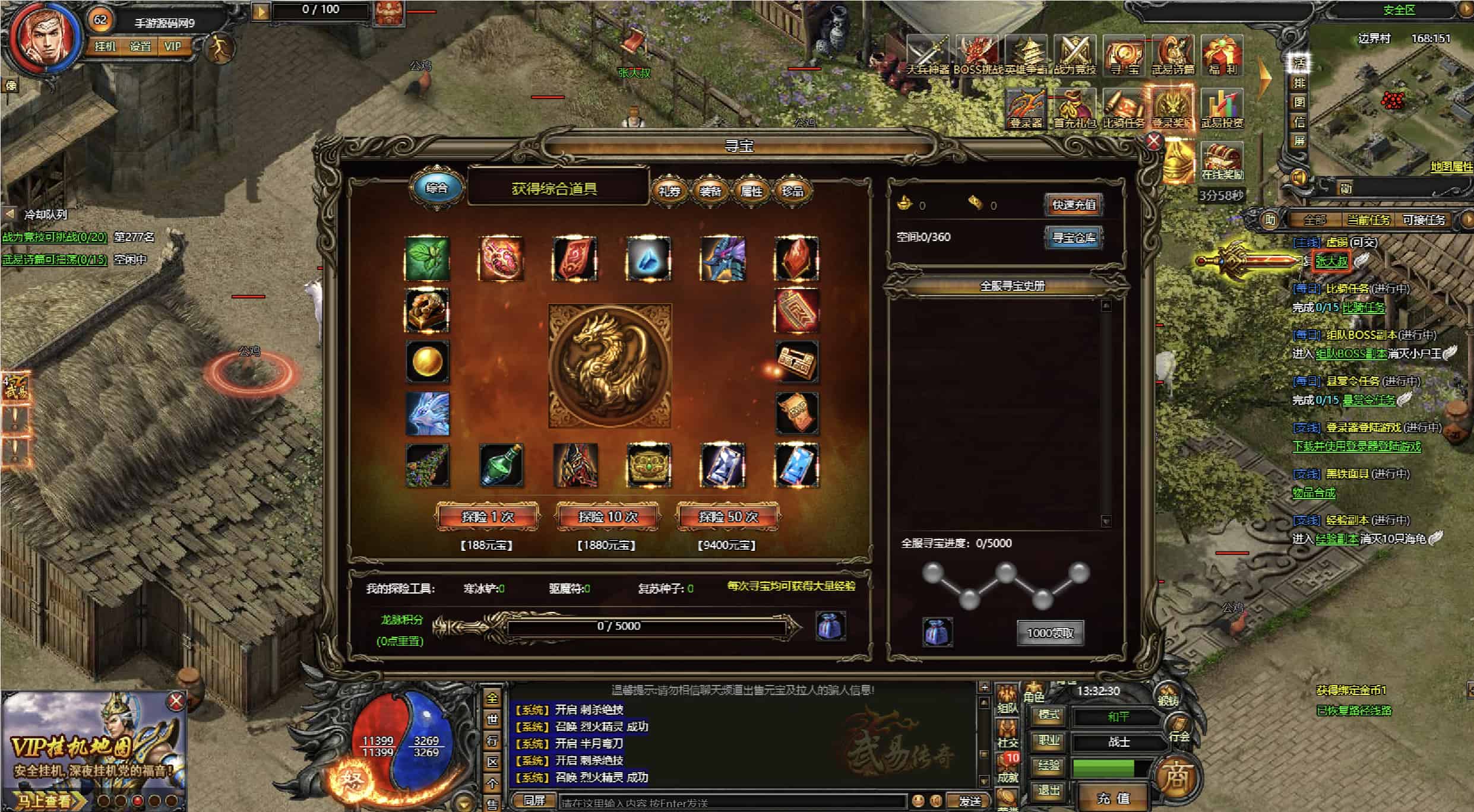Image resolution: width=1474 pixels, height=812 pixels.
Task: Switch to the 礼券 tab
Action: pyautogui.click(x=669, y=191)
